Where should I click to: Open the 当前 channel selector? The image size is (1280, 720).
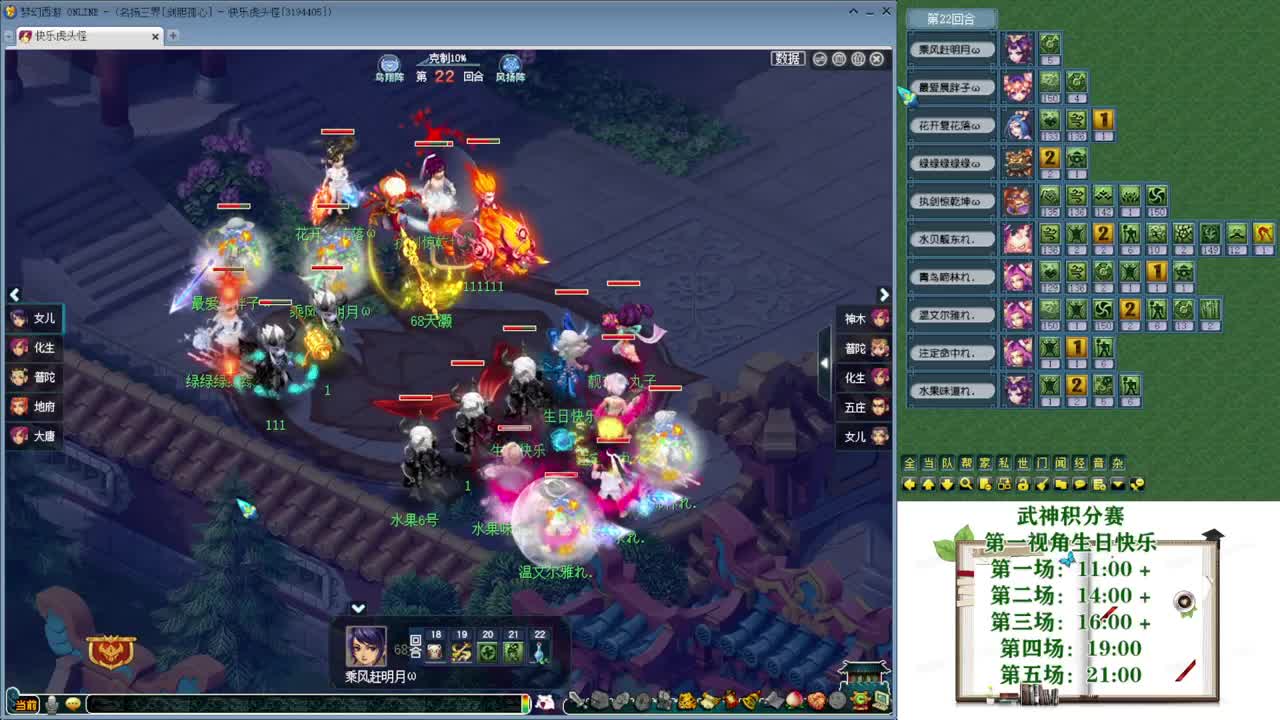coord(26,704)
